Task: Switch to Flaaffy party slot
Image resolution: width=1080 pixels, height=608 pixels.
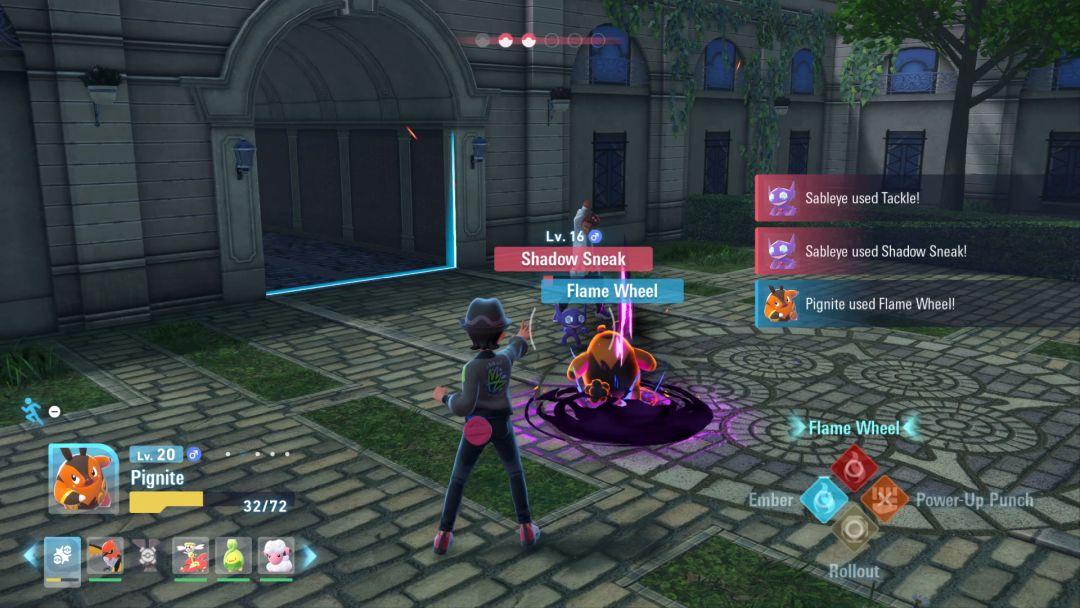Action: point(276,556)
